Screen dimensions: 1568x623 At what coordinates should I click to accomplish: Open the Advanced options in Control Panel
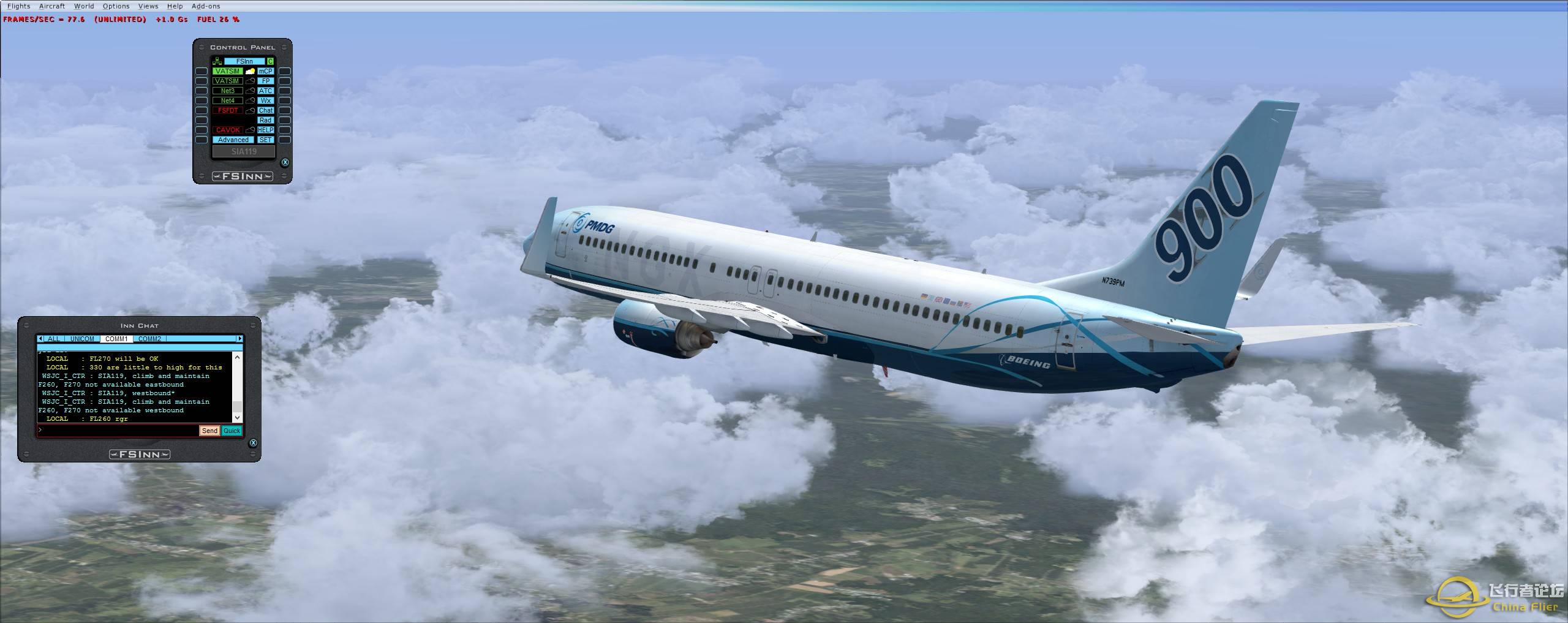[x=233, y=140]
